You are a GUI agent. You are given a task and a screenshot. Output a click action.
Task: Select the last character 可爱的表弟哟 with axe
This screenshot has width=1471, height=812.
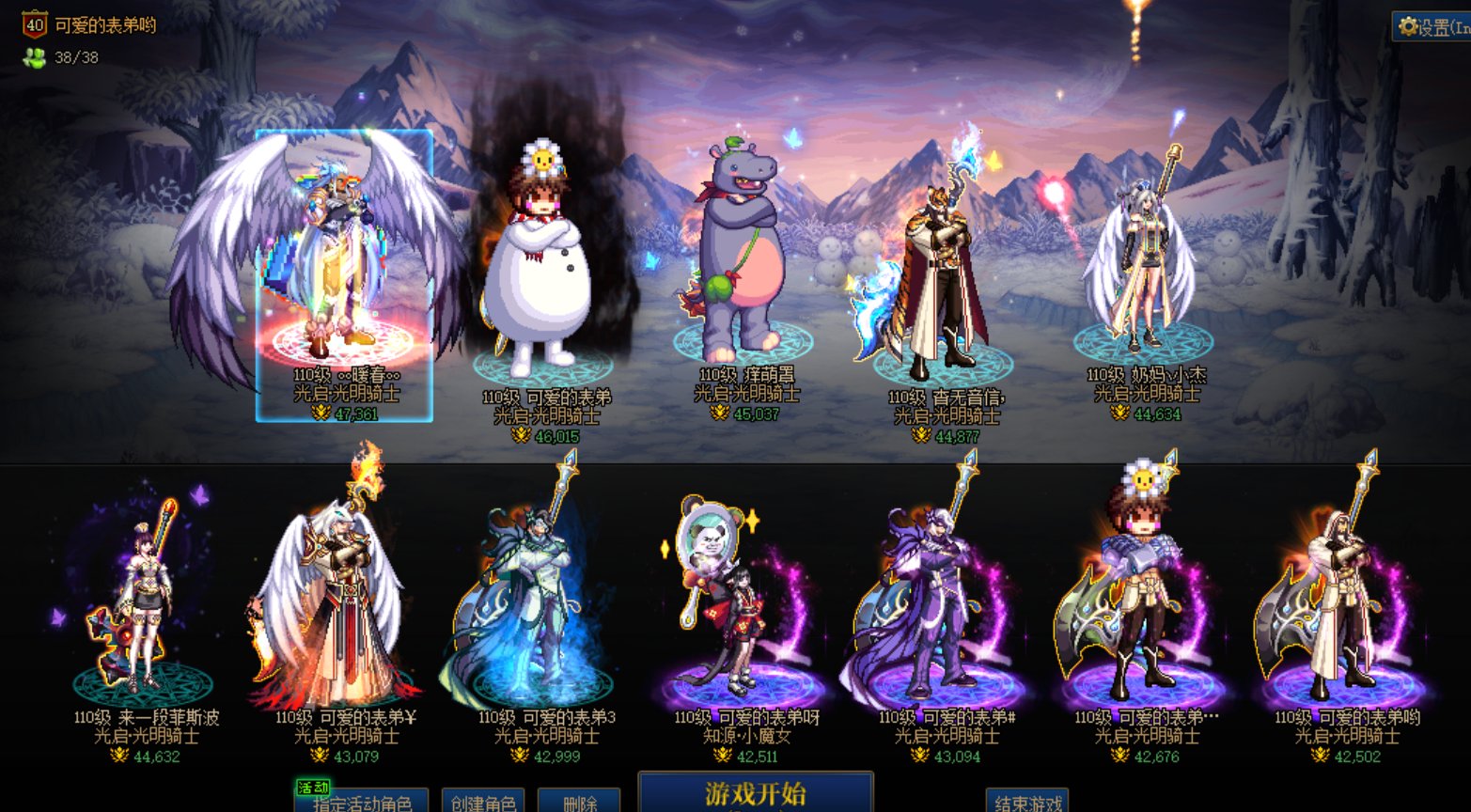[1343, 601]
